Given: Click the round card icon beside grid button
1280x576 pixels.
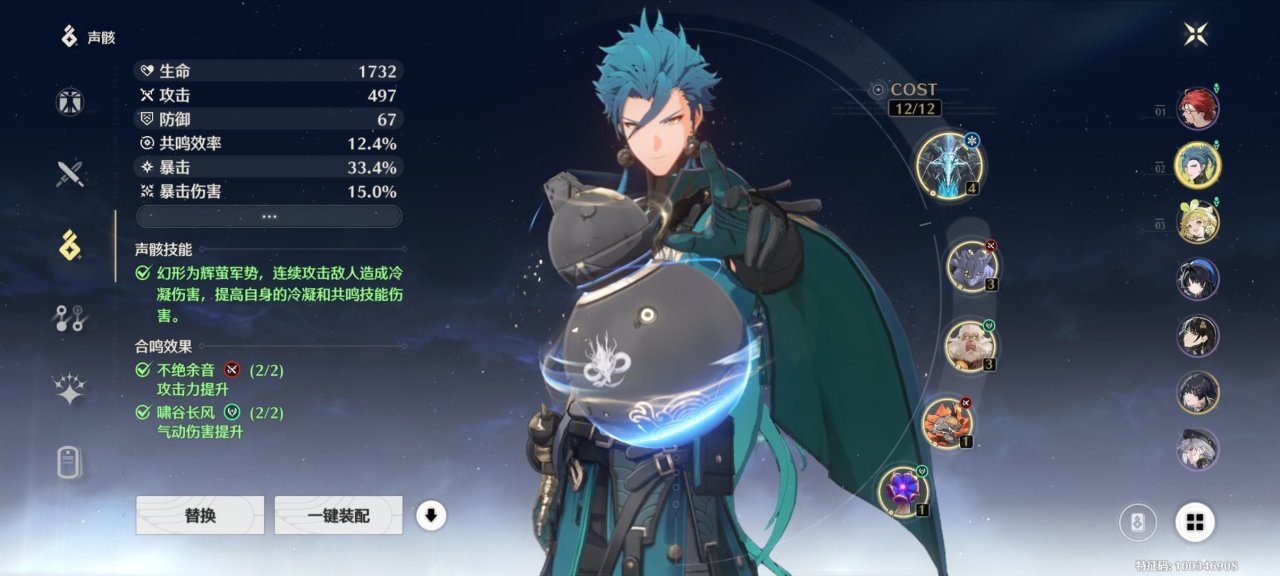Looking at the screenshot, I should coord(1138,521).
